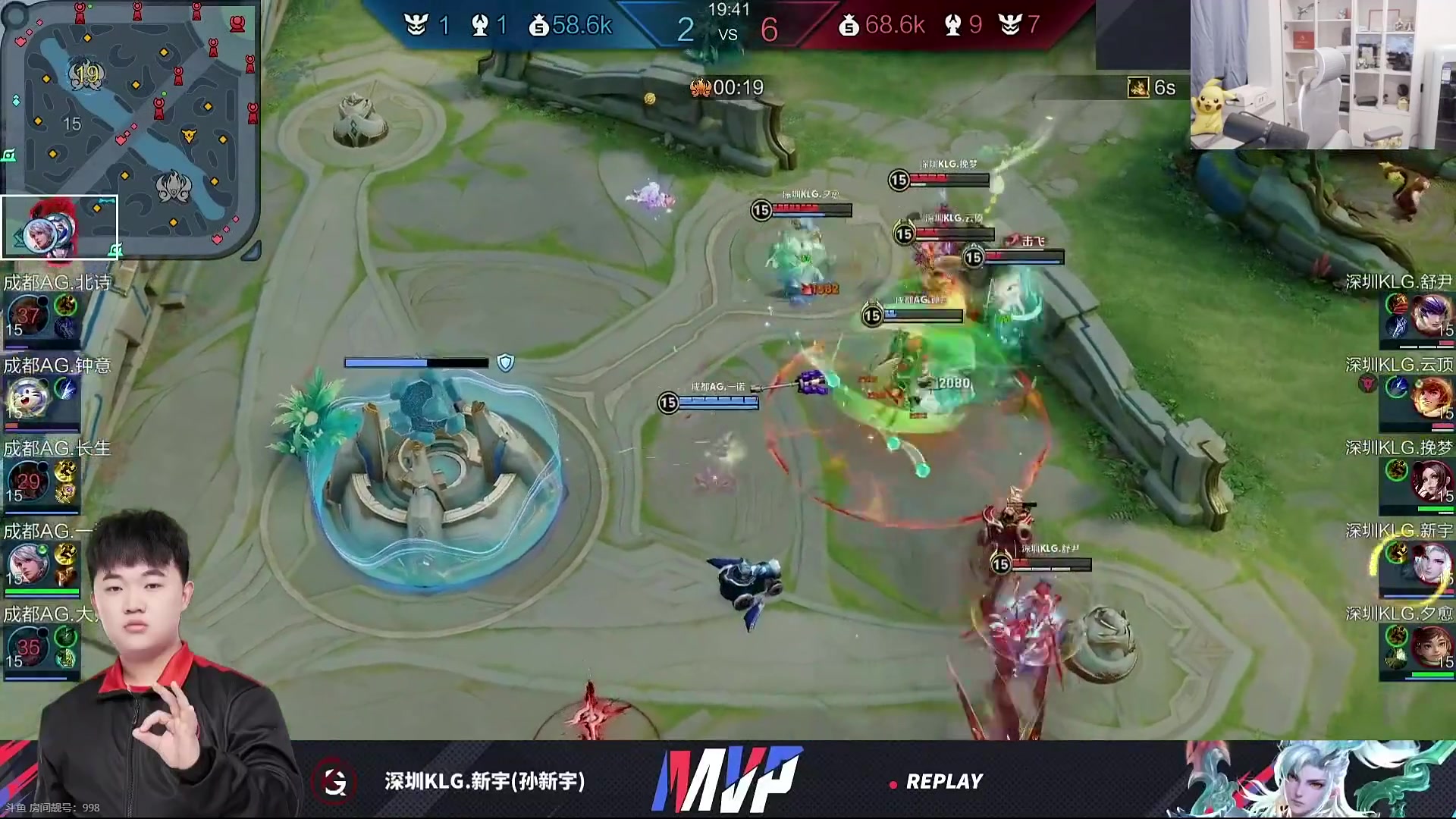Select 深圳KLG.挽梦's dark-haired hero portrait
Viewport: 1456px width, 819px height.
[1431, 481]
